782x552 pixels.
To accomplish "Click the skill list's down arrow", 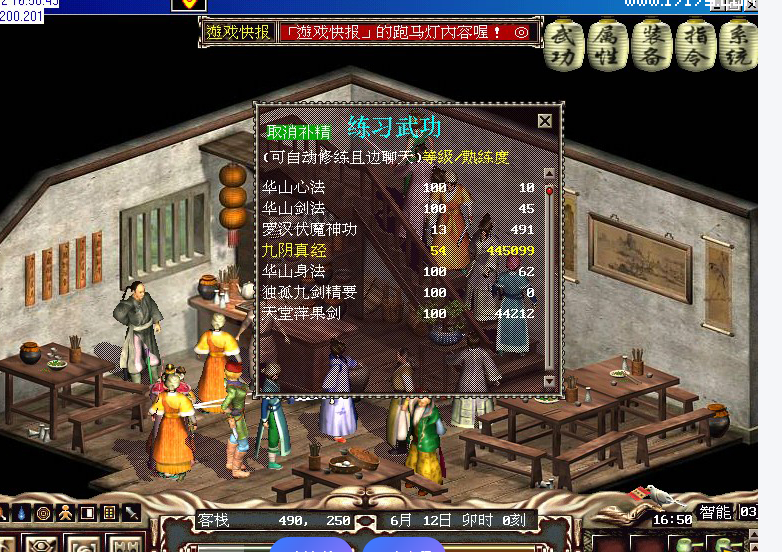I will tap(548, 381).
